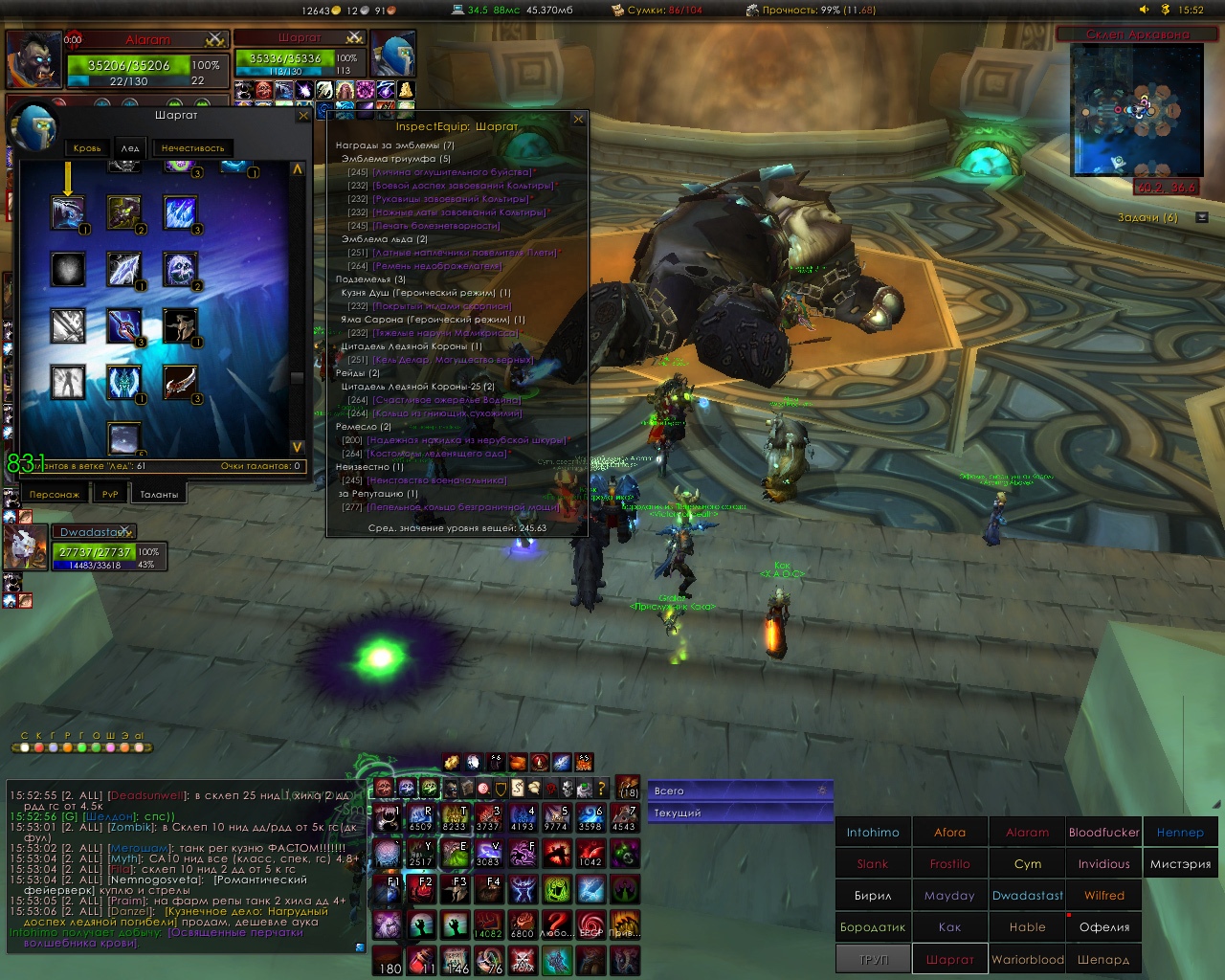Select Wariorblood raid frame
This screenshot has height=980, width=1225.
click(x=1027, y=959)
